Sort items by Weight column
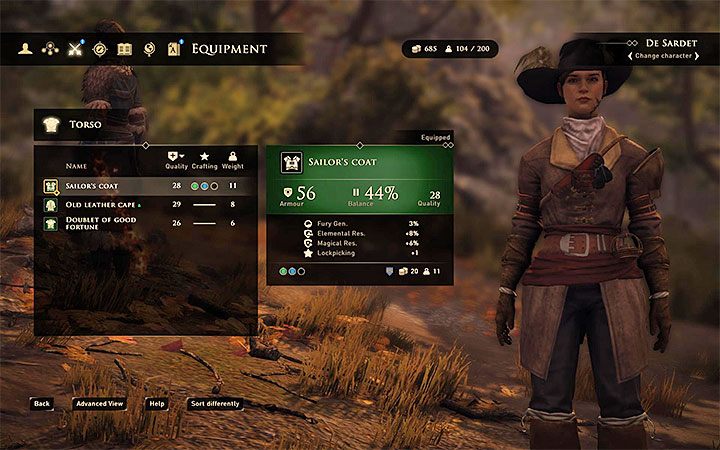 (233, 160)
